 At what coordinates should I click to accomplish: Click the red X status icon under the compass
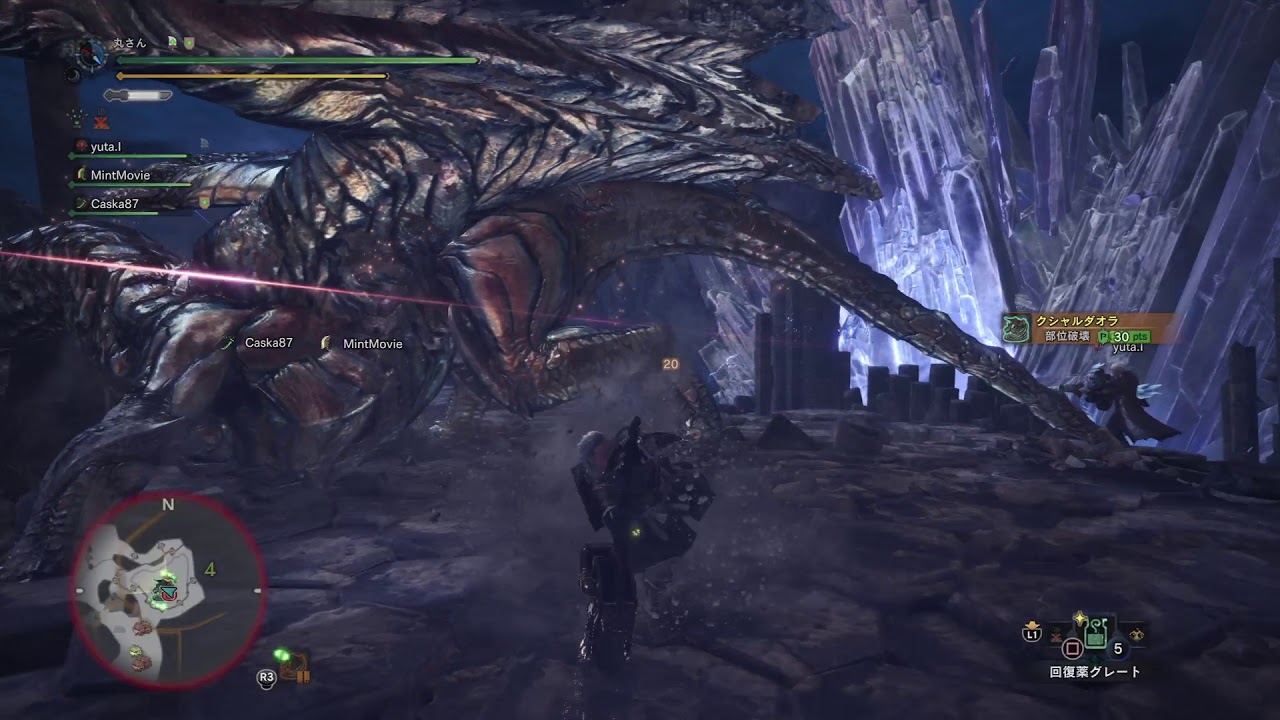[101, 121]
